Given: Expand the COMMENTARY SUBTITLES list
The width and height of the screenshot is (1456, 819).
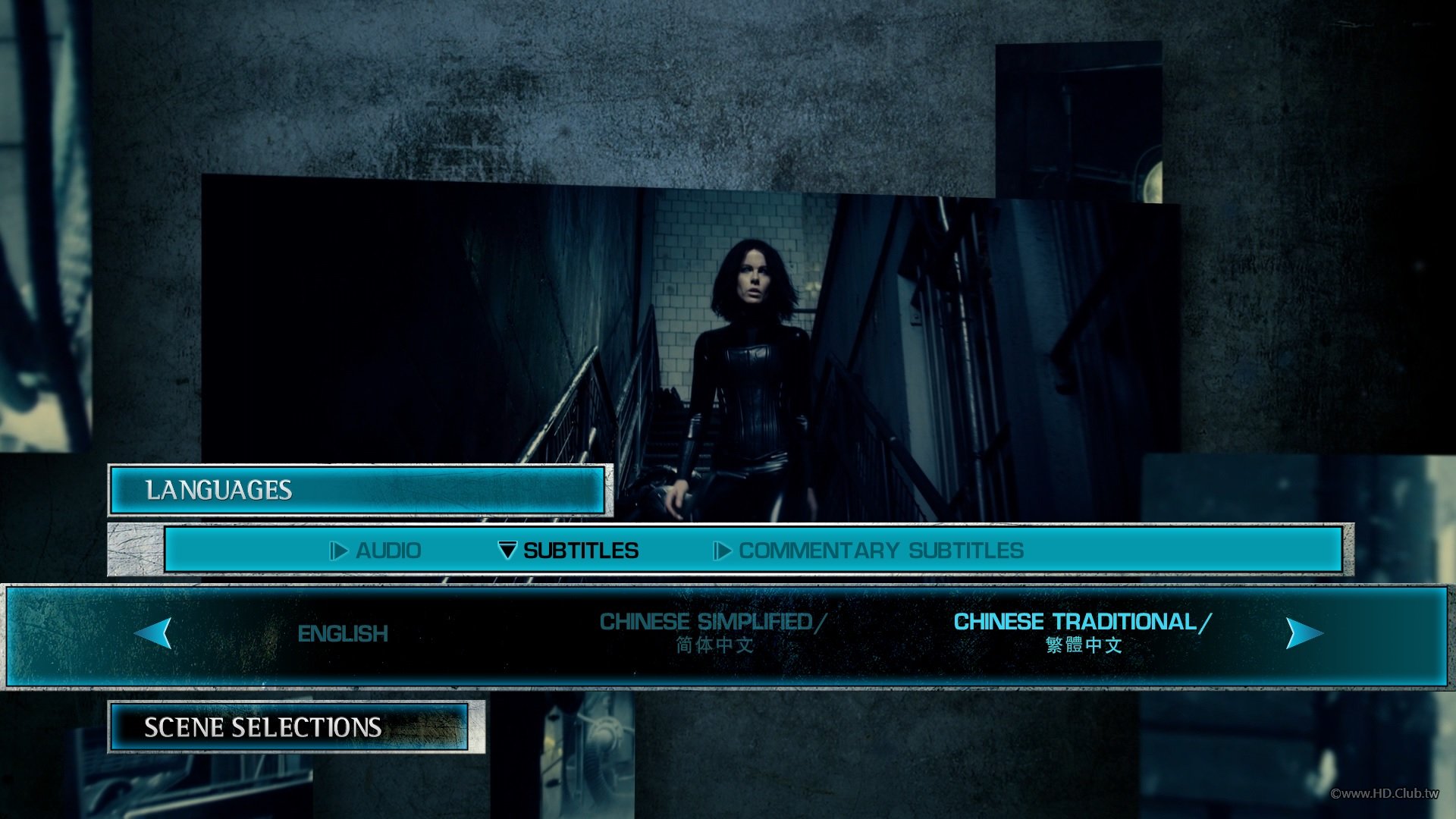Looking at the screenshot, I should point(882,551).
